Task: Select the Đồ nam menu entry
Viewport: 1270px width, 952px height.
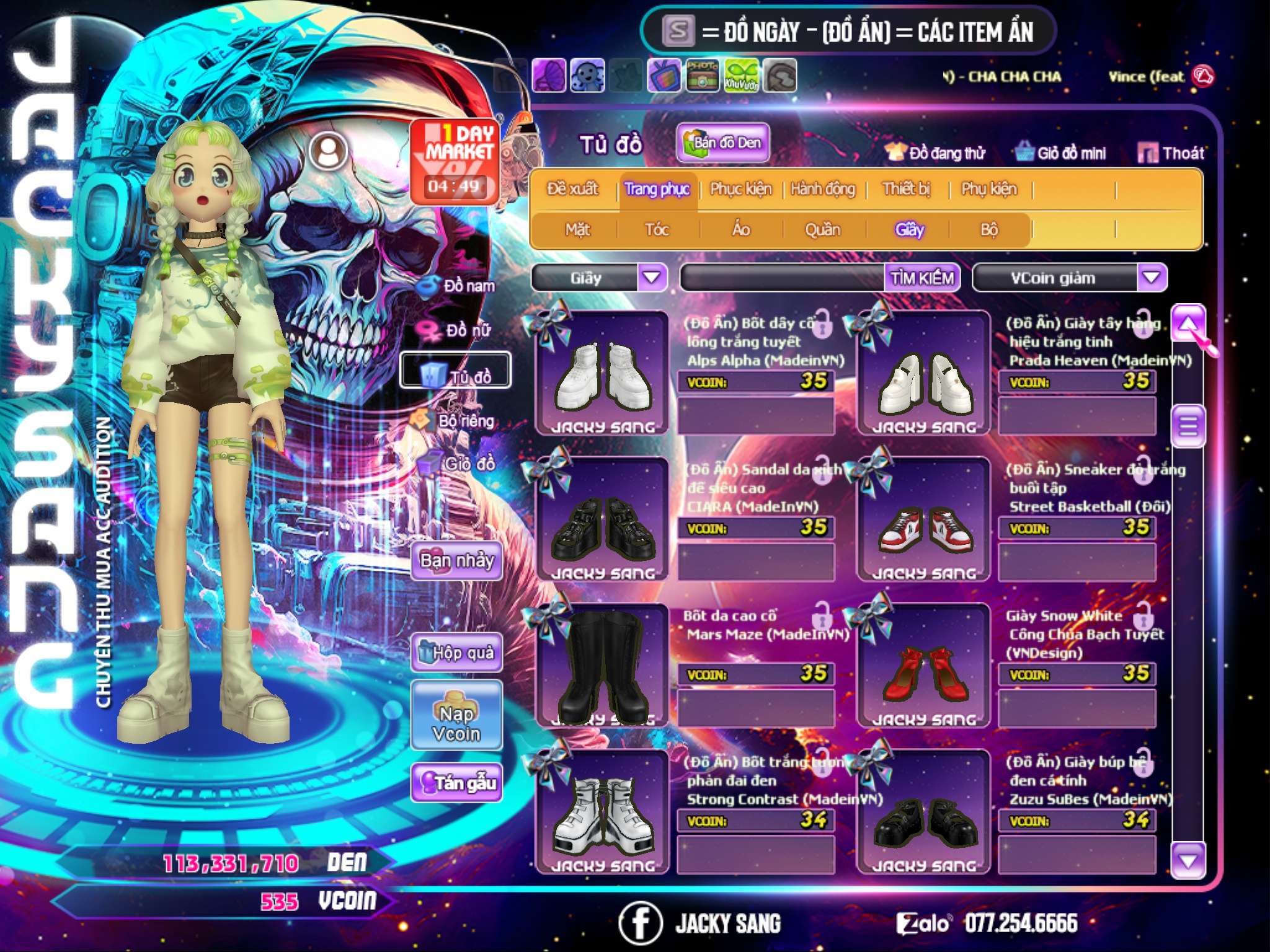Action: [458, 286]
